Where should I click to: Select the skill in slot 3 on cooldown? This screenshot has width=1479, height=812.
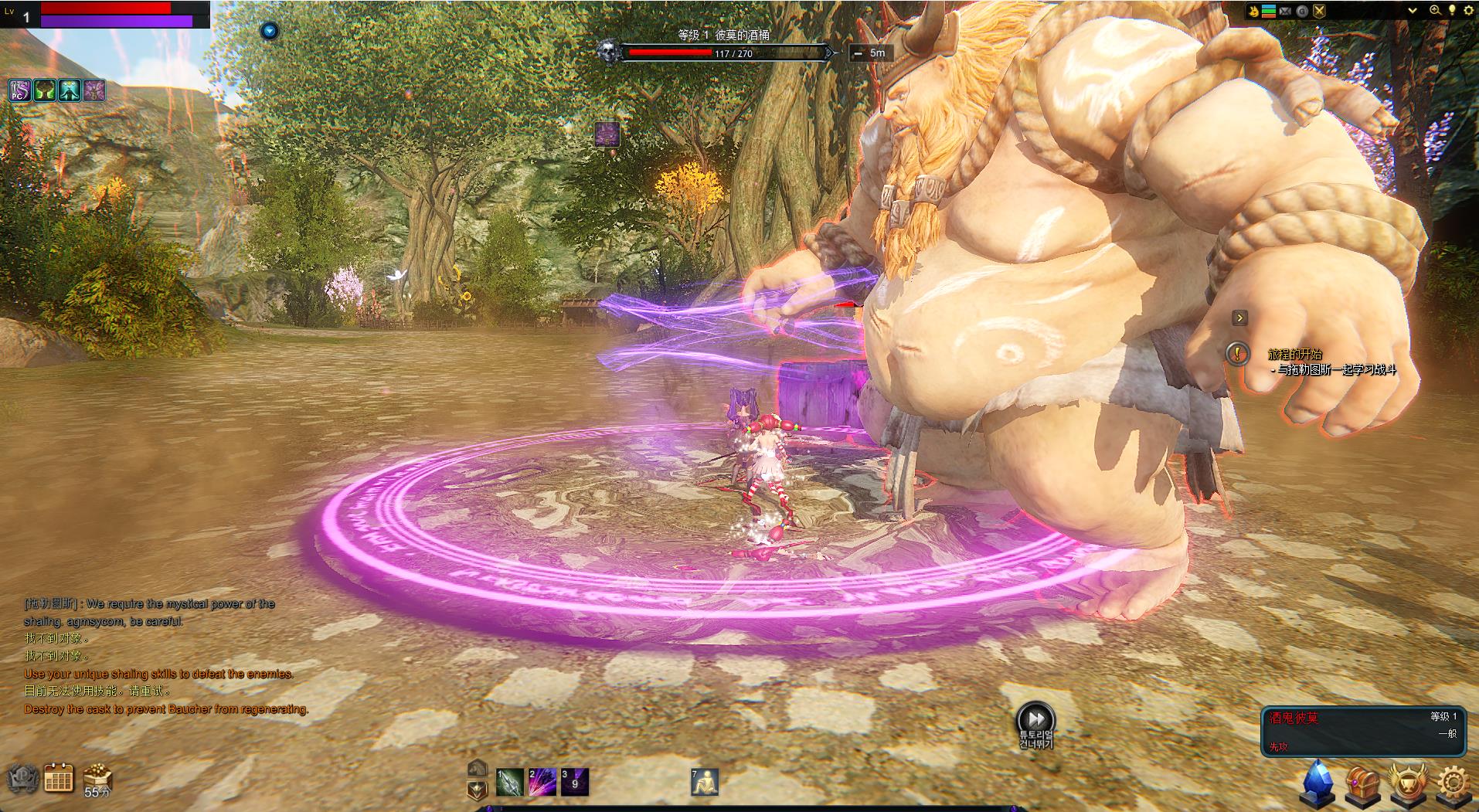tap(575, 782)
